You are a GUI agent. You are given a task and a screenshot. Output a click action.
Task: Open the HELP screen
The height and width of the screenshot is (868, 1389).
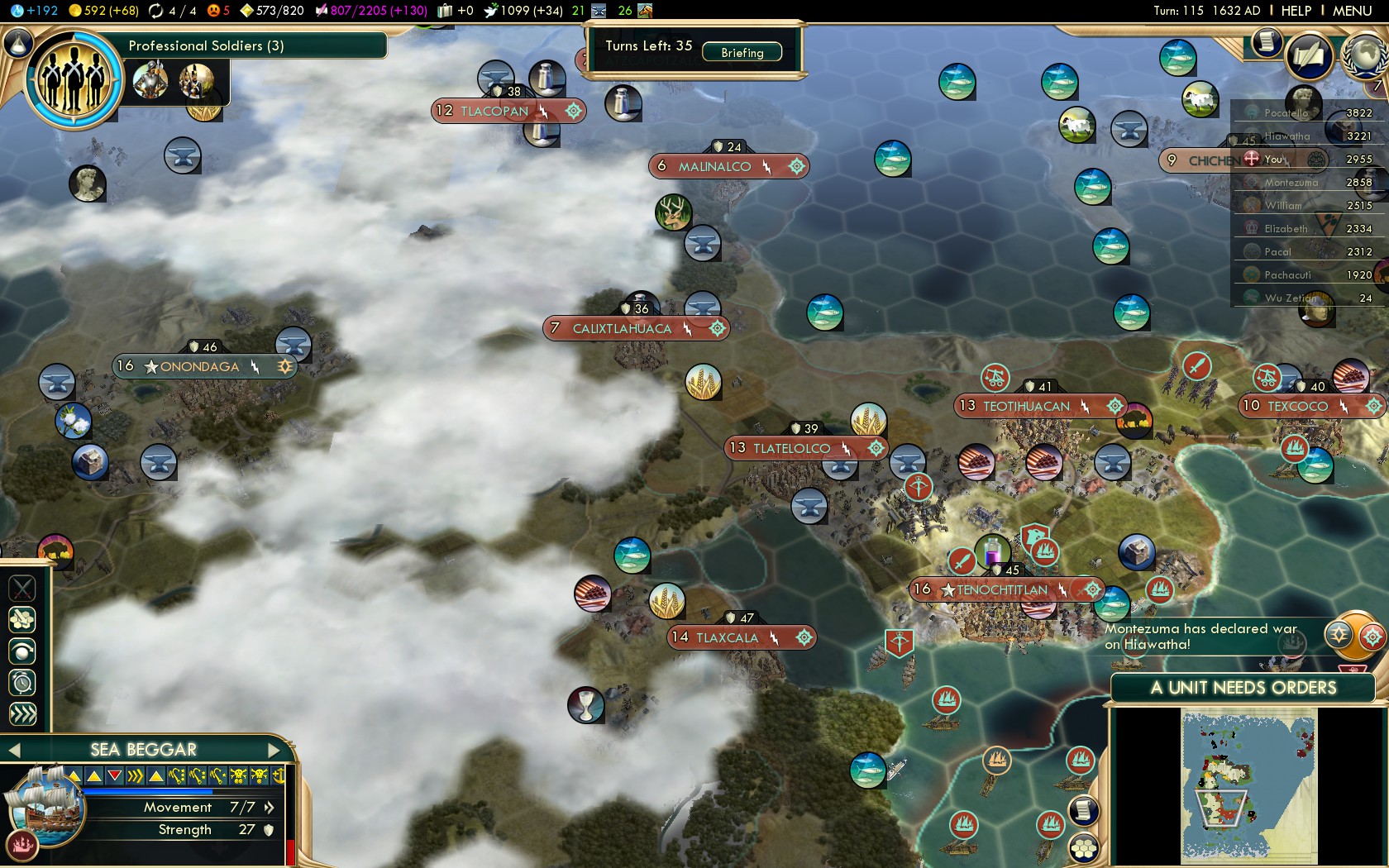coord(1296,11)
